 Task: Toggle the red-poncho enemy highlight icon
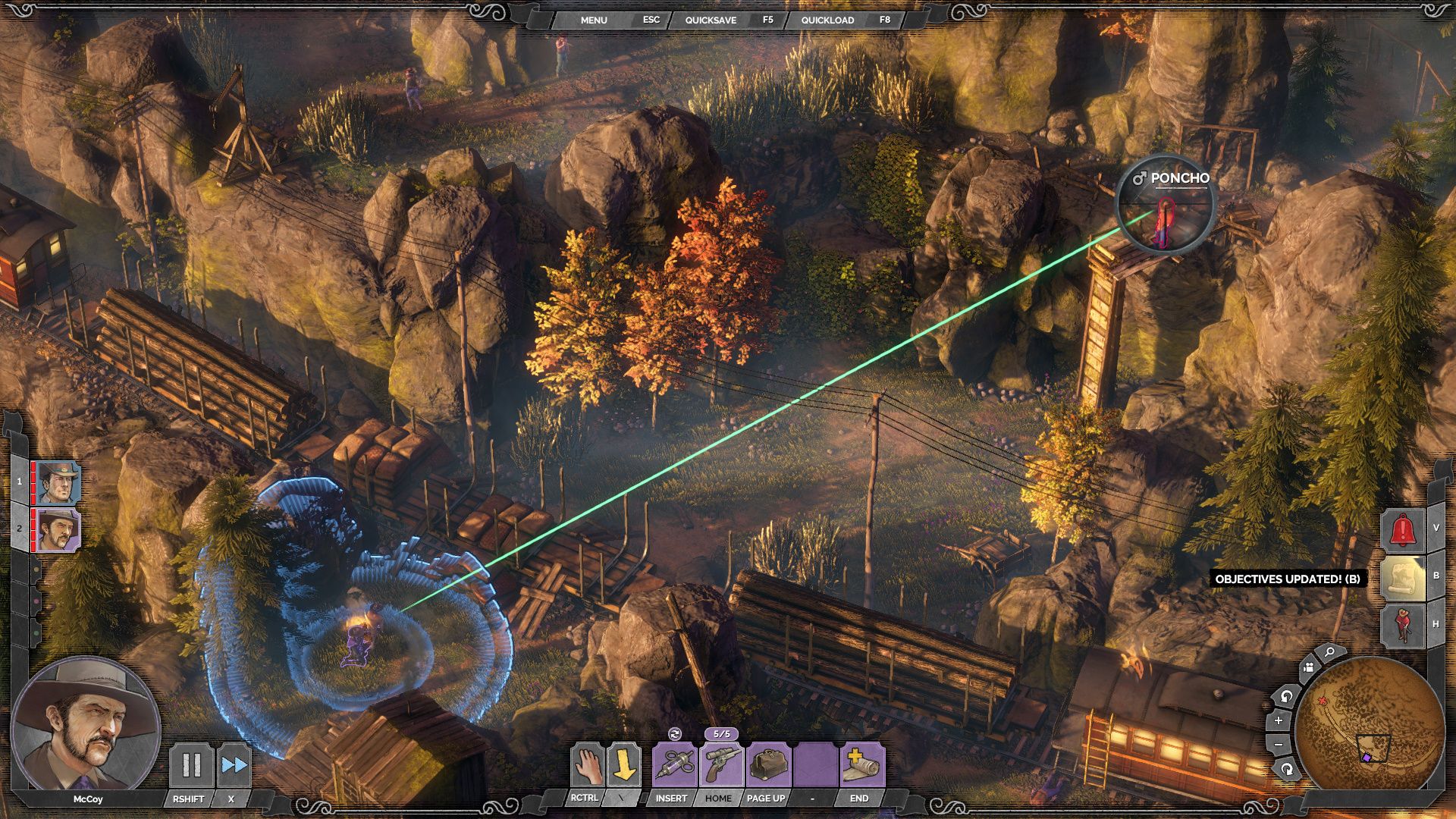(x=1404, y=624)
